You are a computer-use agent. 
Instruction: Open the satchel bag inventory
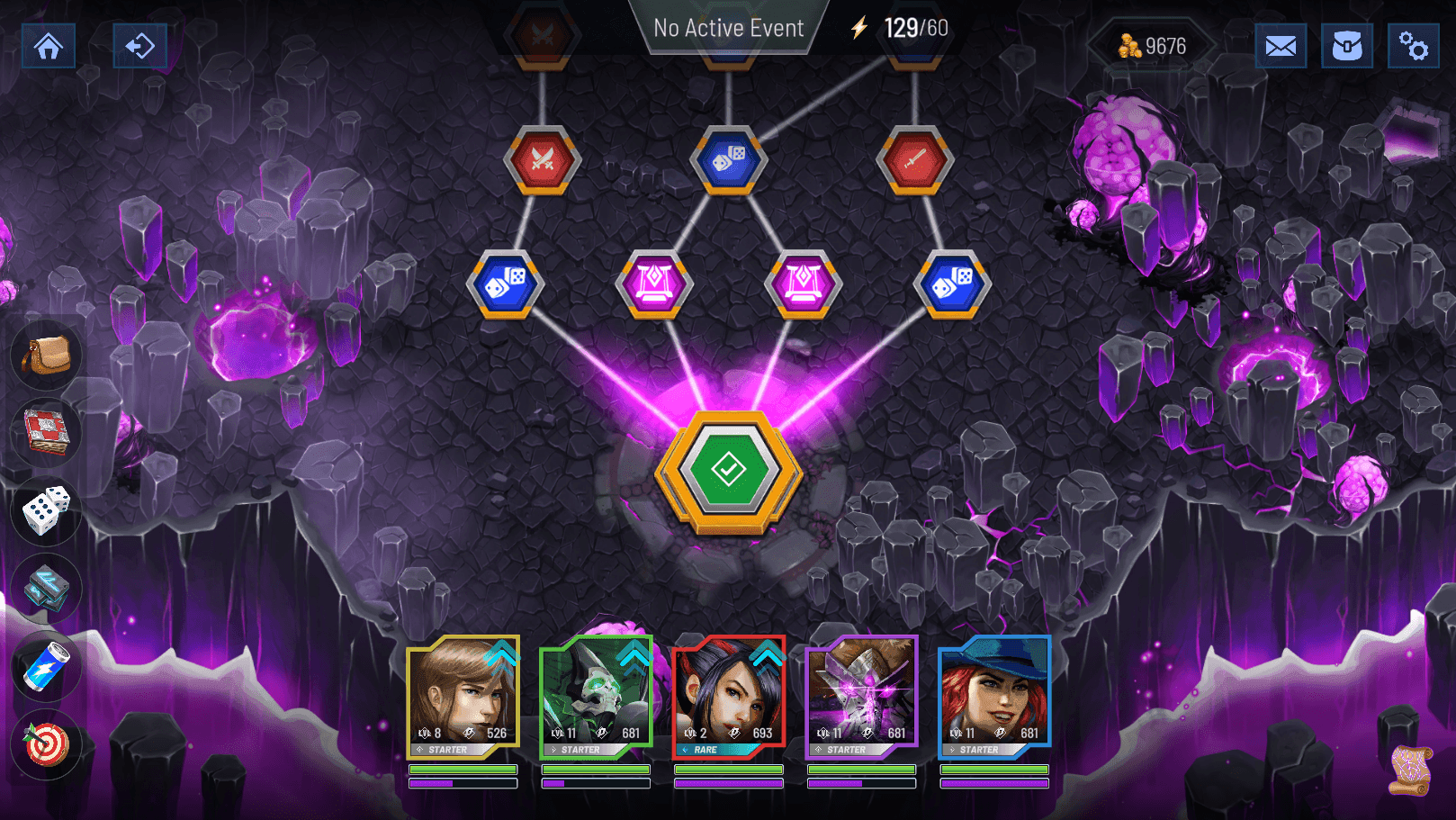click(46, 355)
